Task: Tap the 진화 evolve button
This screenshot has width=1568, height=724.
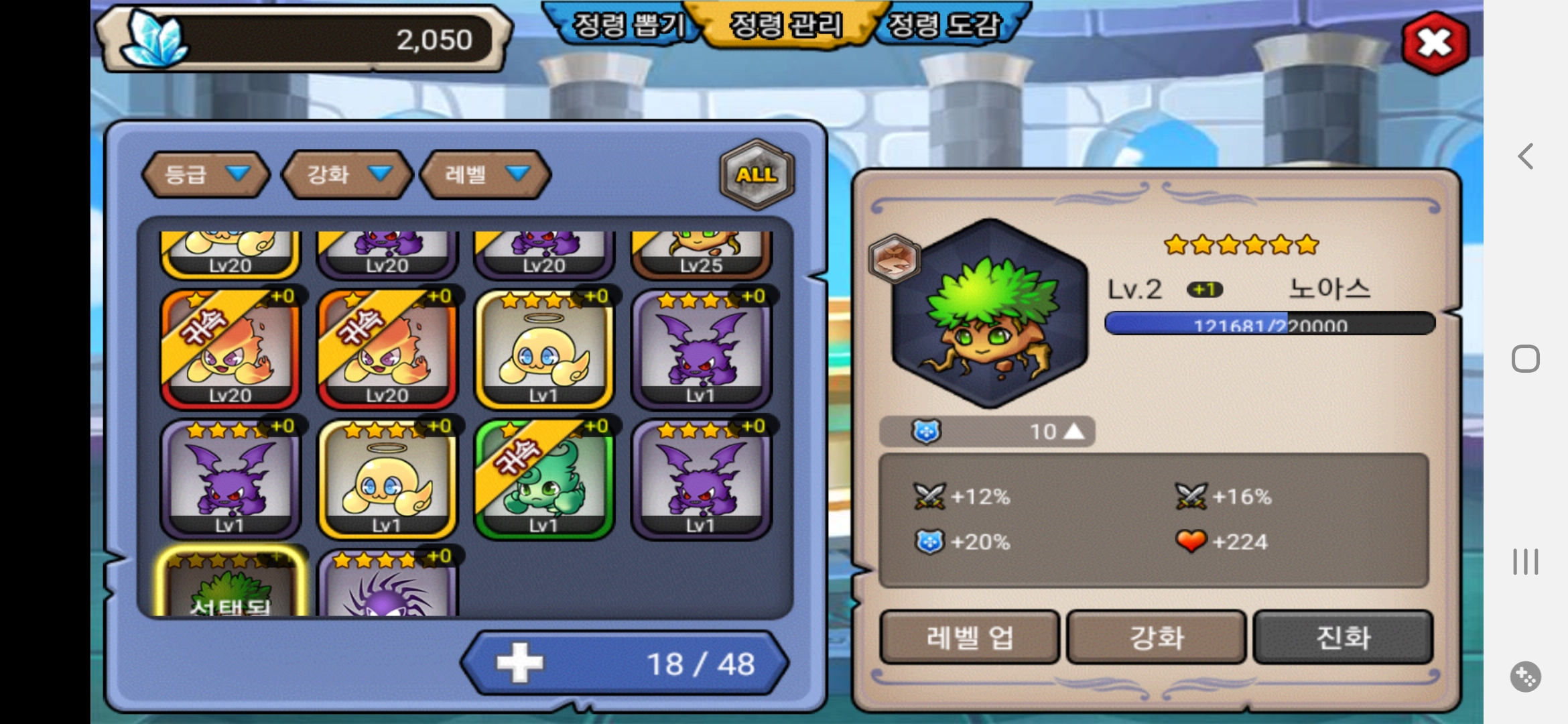Action: tap(1343, 637)
